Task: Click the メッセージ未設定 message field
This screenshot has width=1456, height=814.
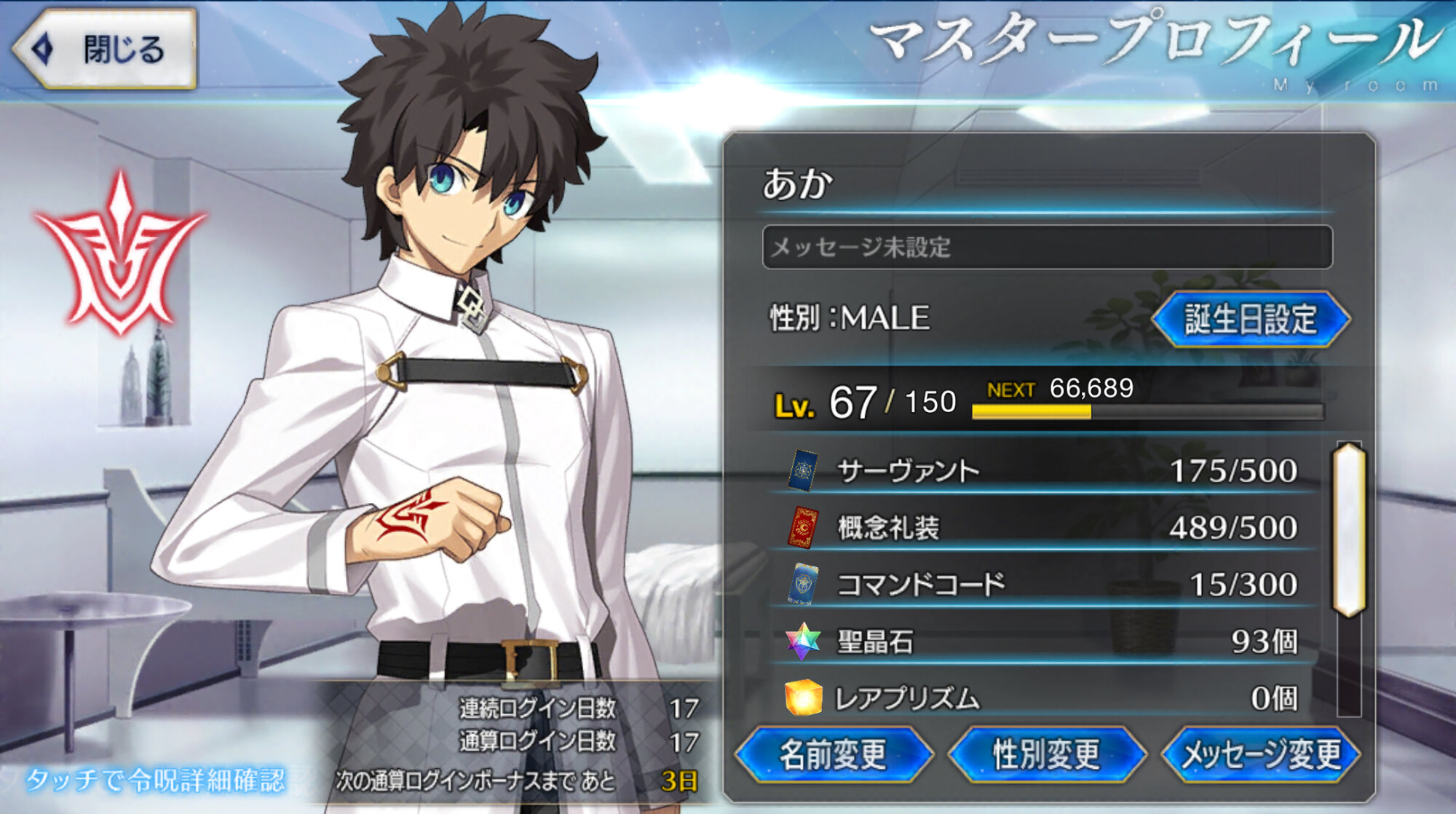Action: click(x=1047, y=248)
